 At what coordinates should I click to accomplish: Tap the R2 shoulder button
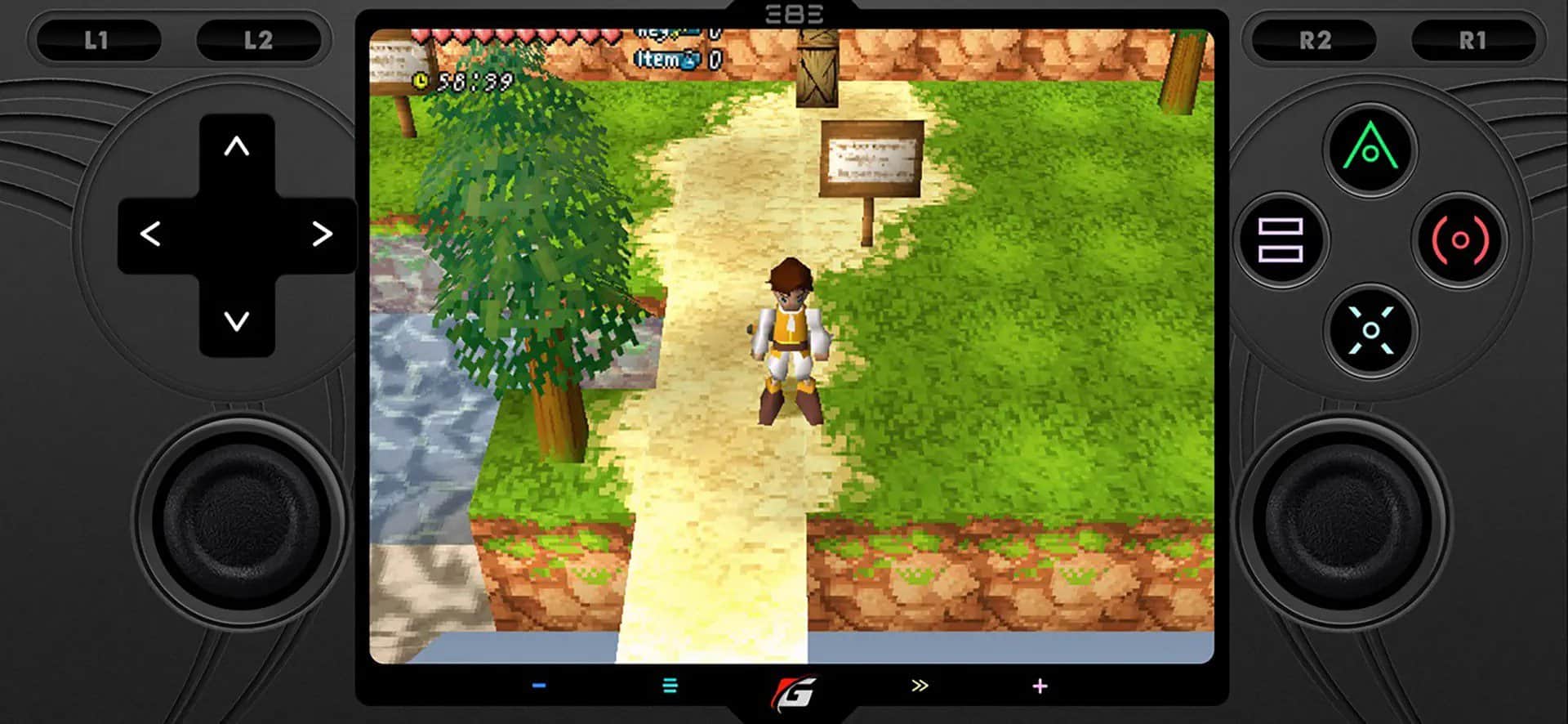(x=1315, y=40)
